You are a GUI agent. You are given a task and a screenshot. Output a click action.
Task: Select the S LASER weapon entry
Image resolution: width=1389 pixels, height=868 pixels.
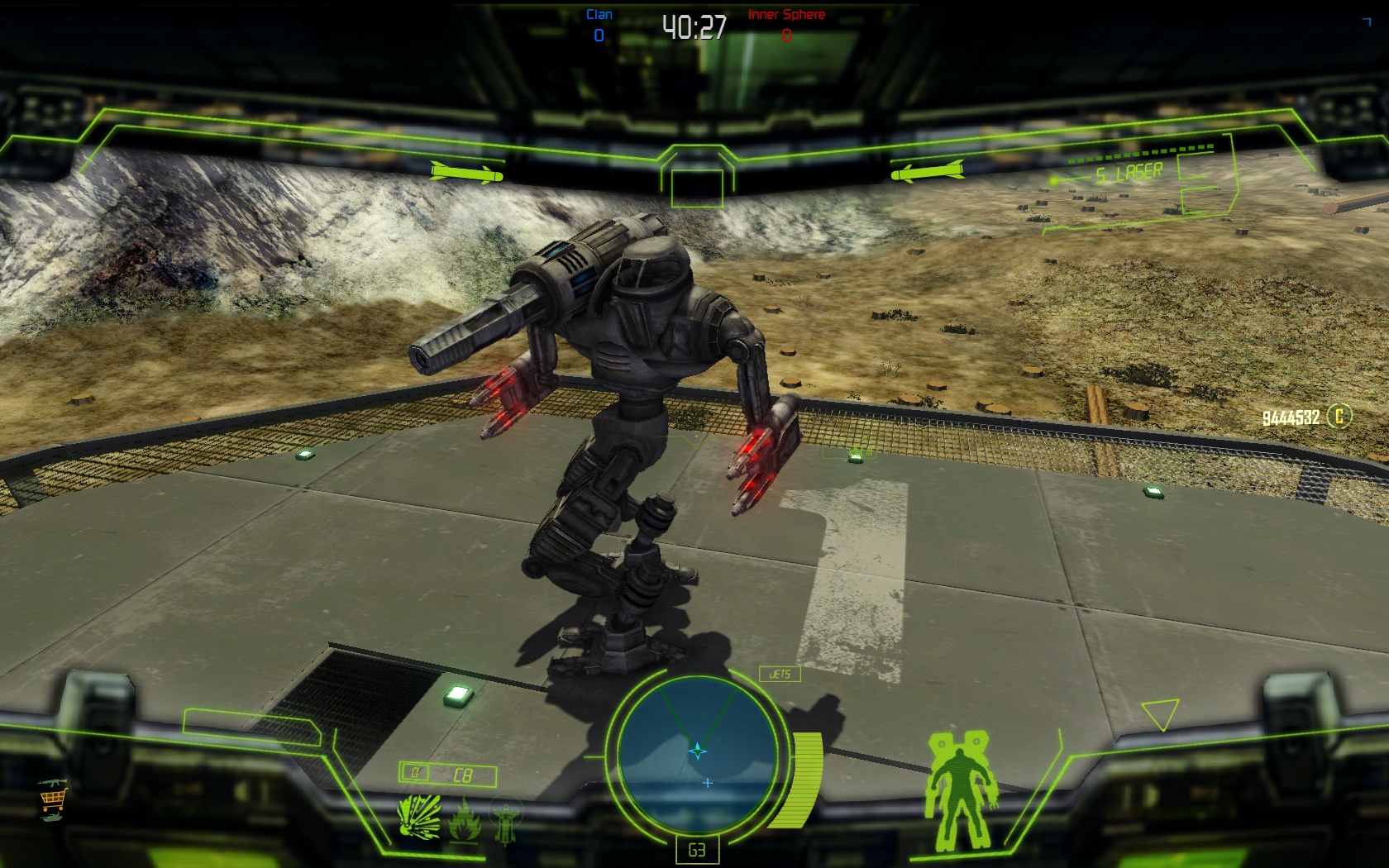tap(1129, 174)
